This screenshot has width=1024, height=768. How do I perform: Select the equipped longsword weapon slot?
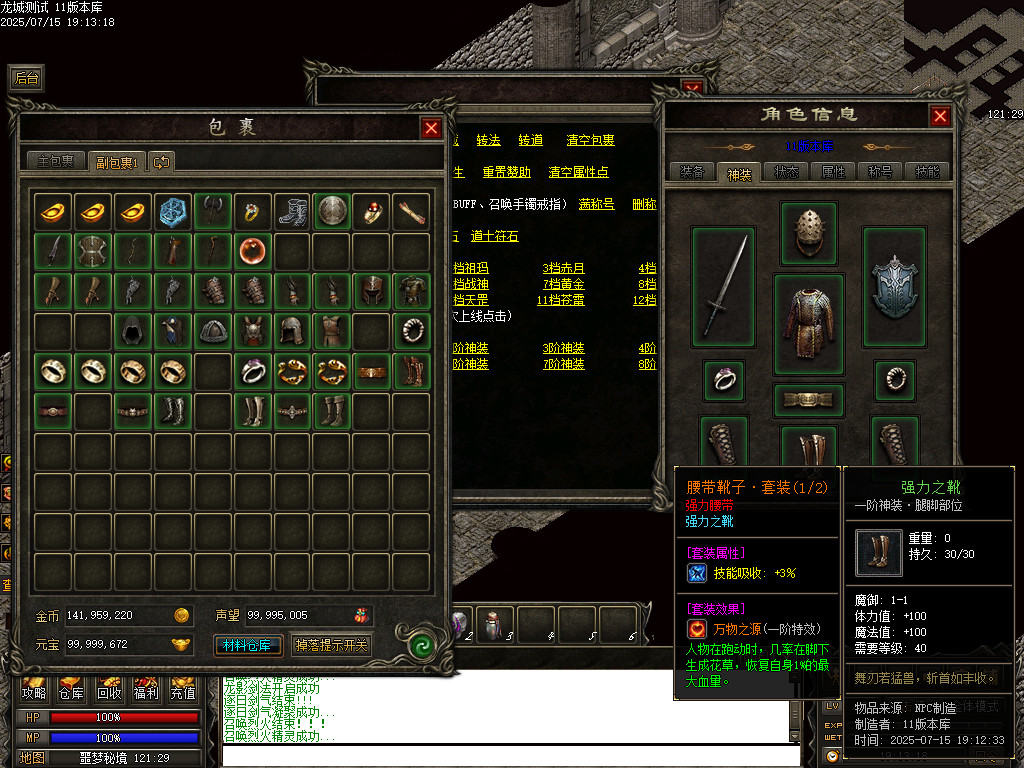point(723,287)
